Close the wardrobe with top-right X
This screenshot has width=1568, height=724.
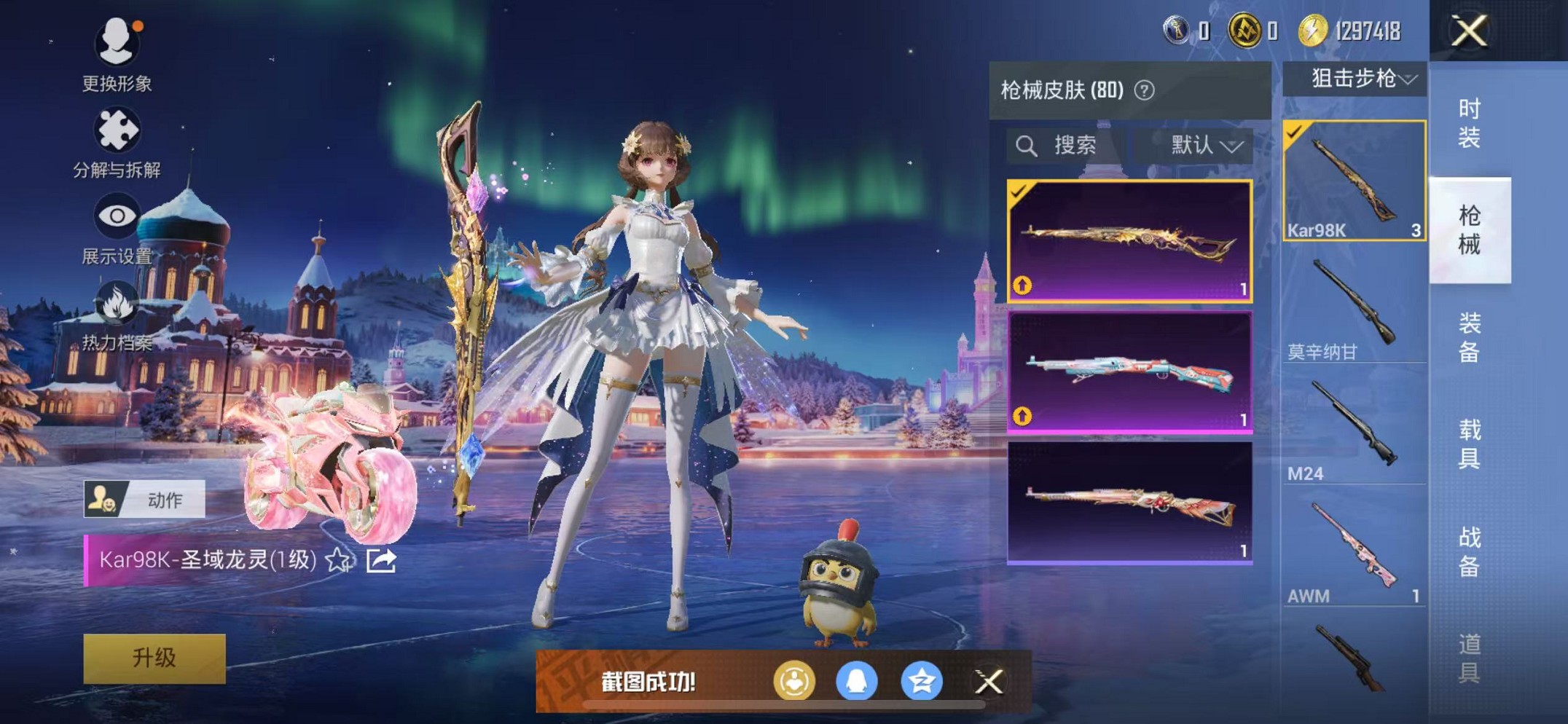(1469, 31)
